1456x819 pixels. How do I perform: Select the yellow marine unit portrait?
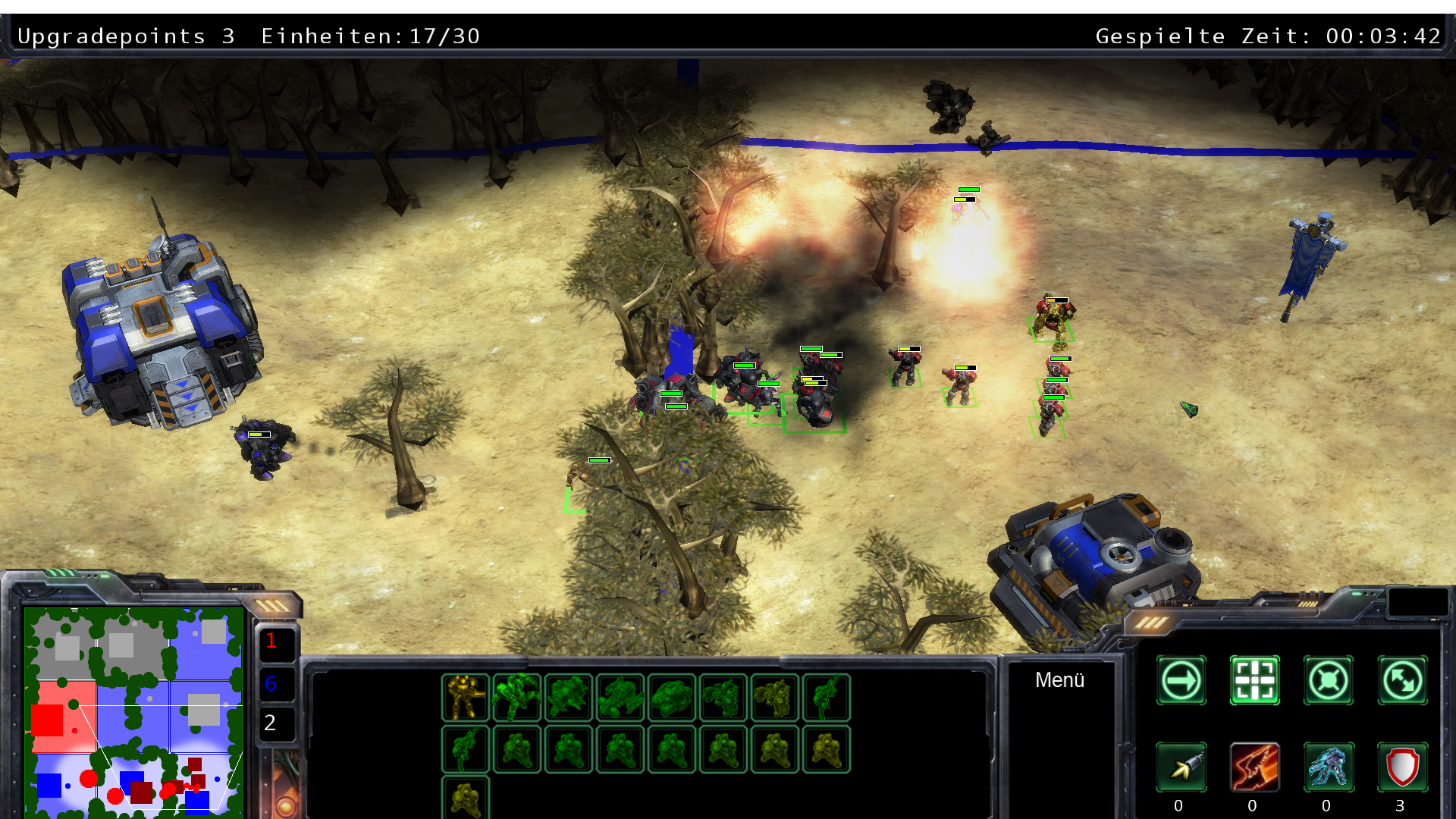point(466,698)
